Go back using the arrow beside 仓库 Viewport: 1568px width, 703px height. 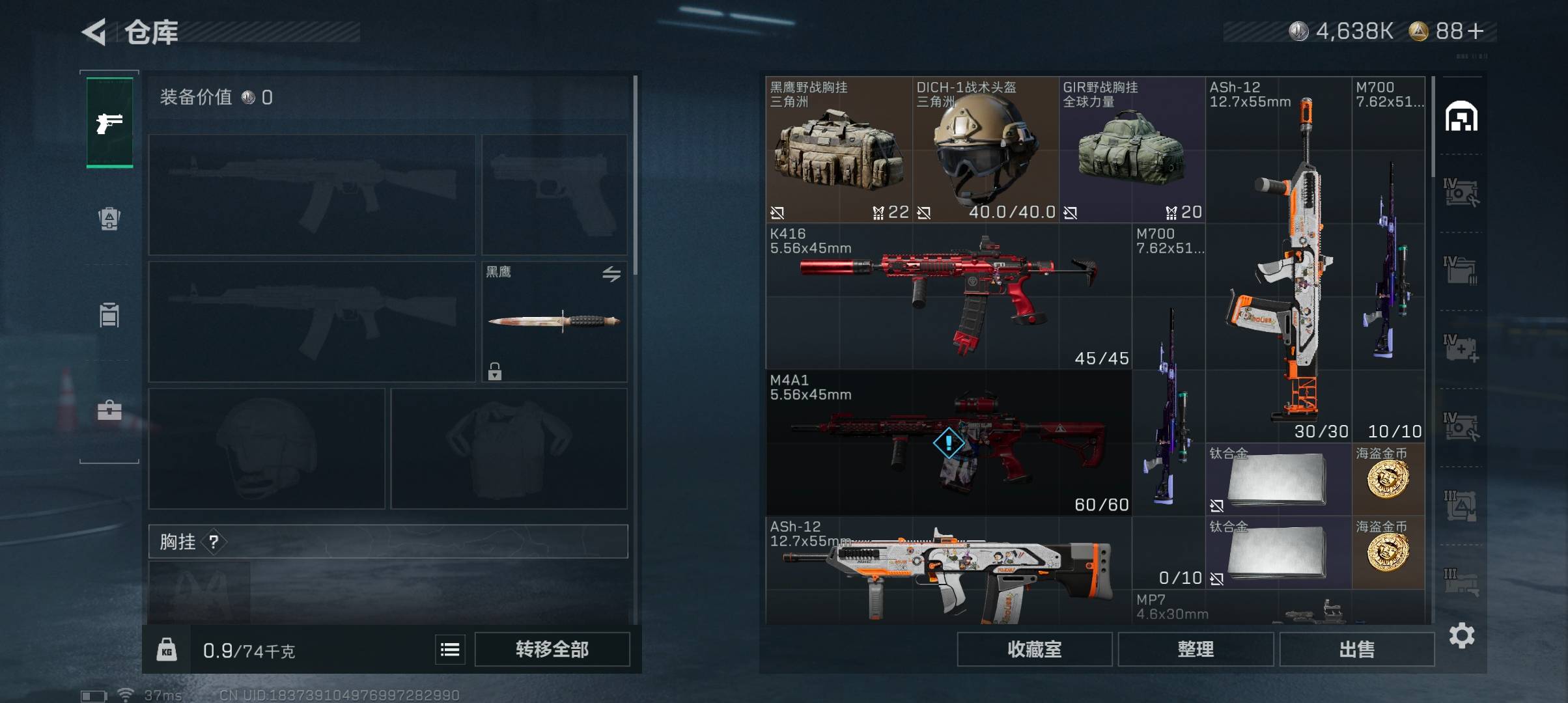94,32
